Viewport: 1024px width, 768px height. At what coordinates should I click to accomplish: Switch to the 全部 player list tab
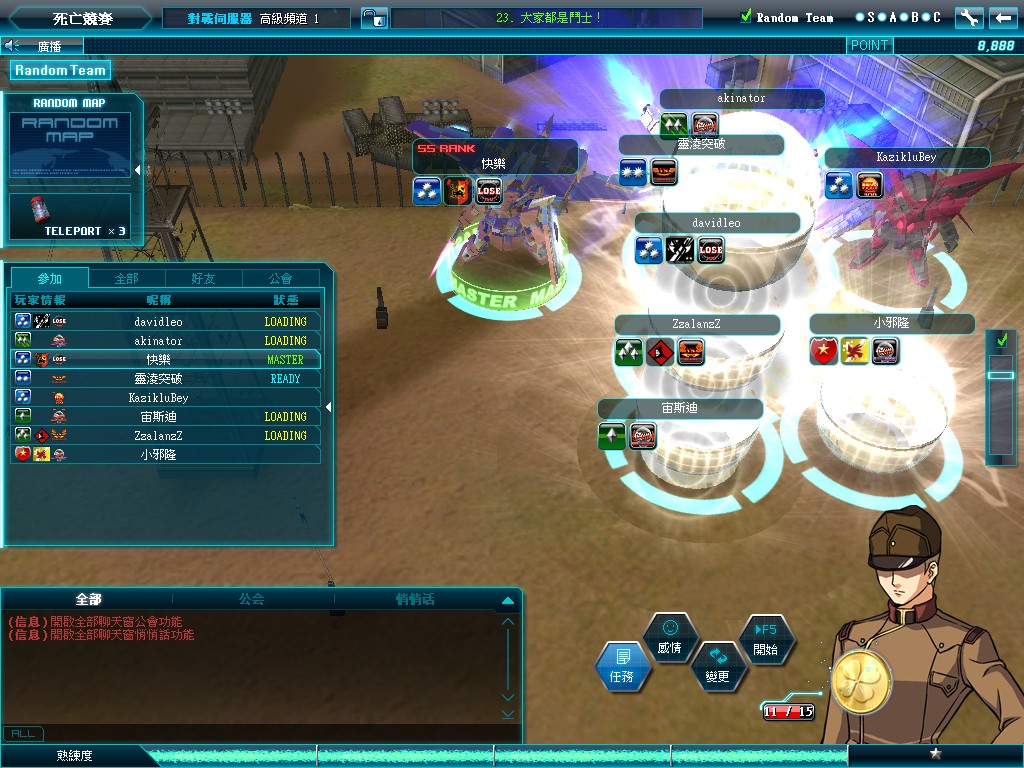127,278
